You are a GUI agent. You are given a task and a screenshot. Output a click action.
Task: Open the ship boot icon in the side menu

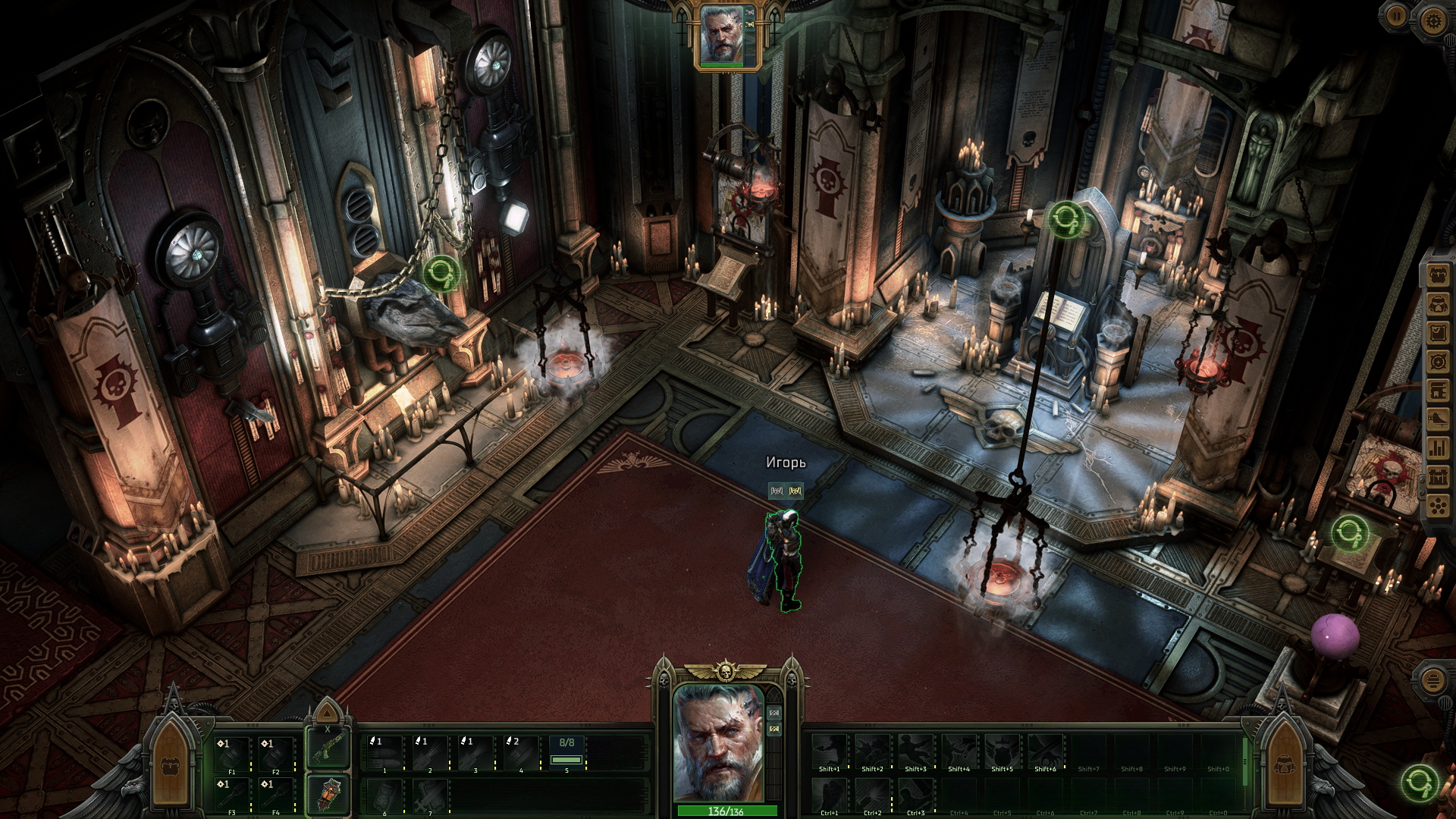pyautogui.click(x=1438, y=419)
